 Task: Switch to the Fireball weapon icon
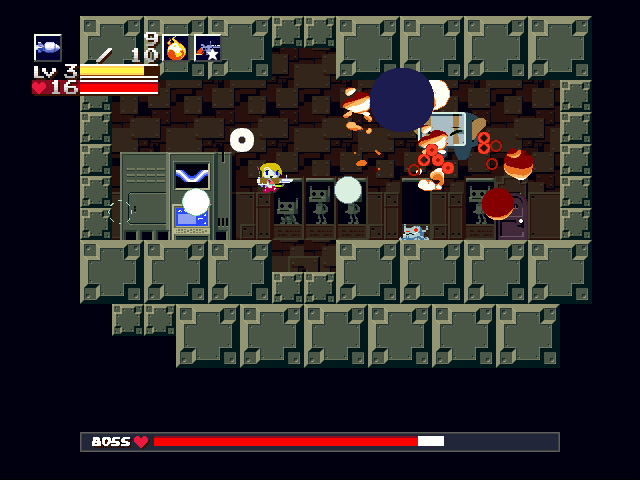tap(176, 48)
